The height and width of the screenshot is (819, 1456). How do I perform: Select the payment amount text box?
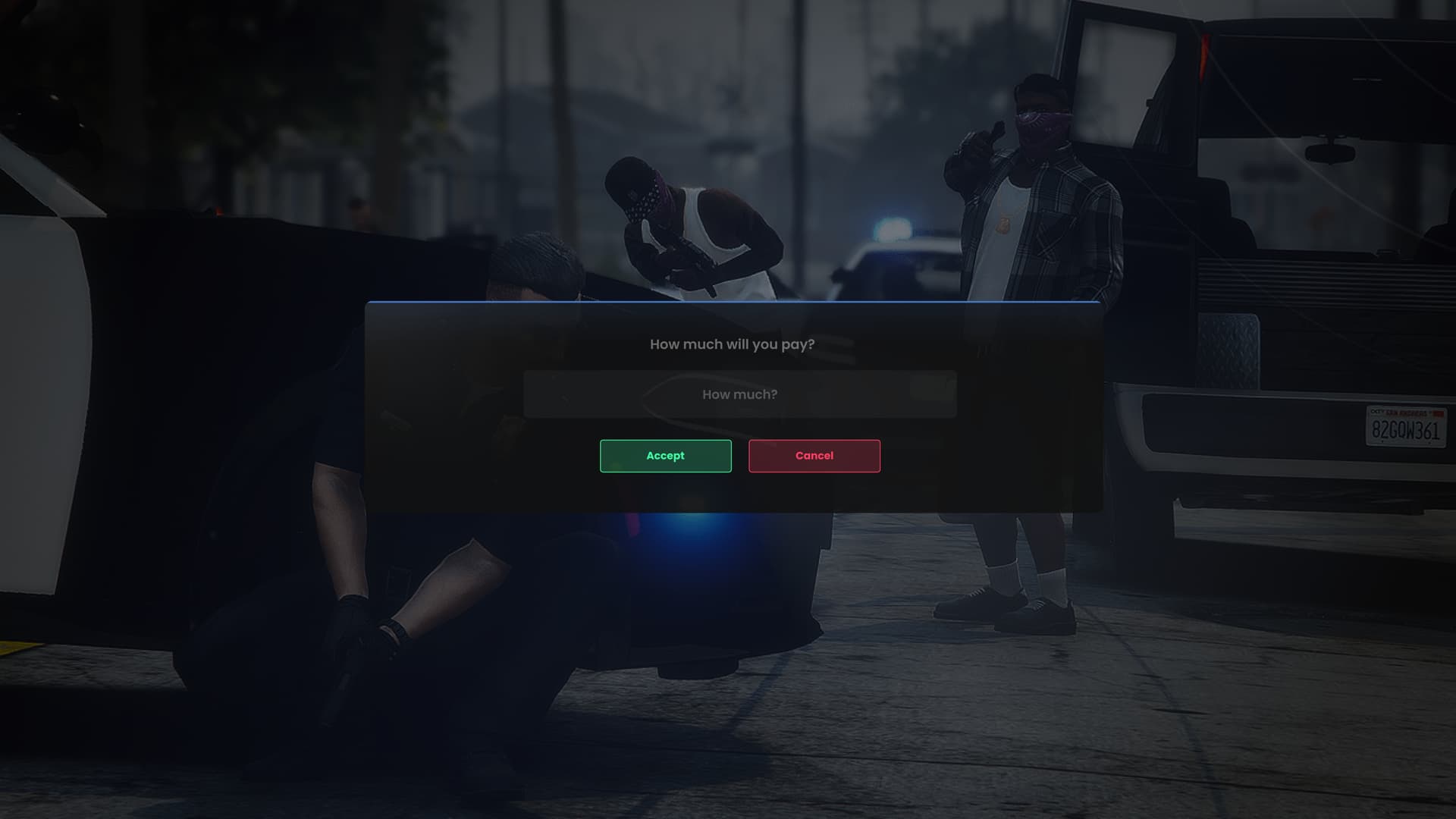(739, 394)
